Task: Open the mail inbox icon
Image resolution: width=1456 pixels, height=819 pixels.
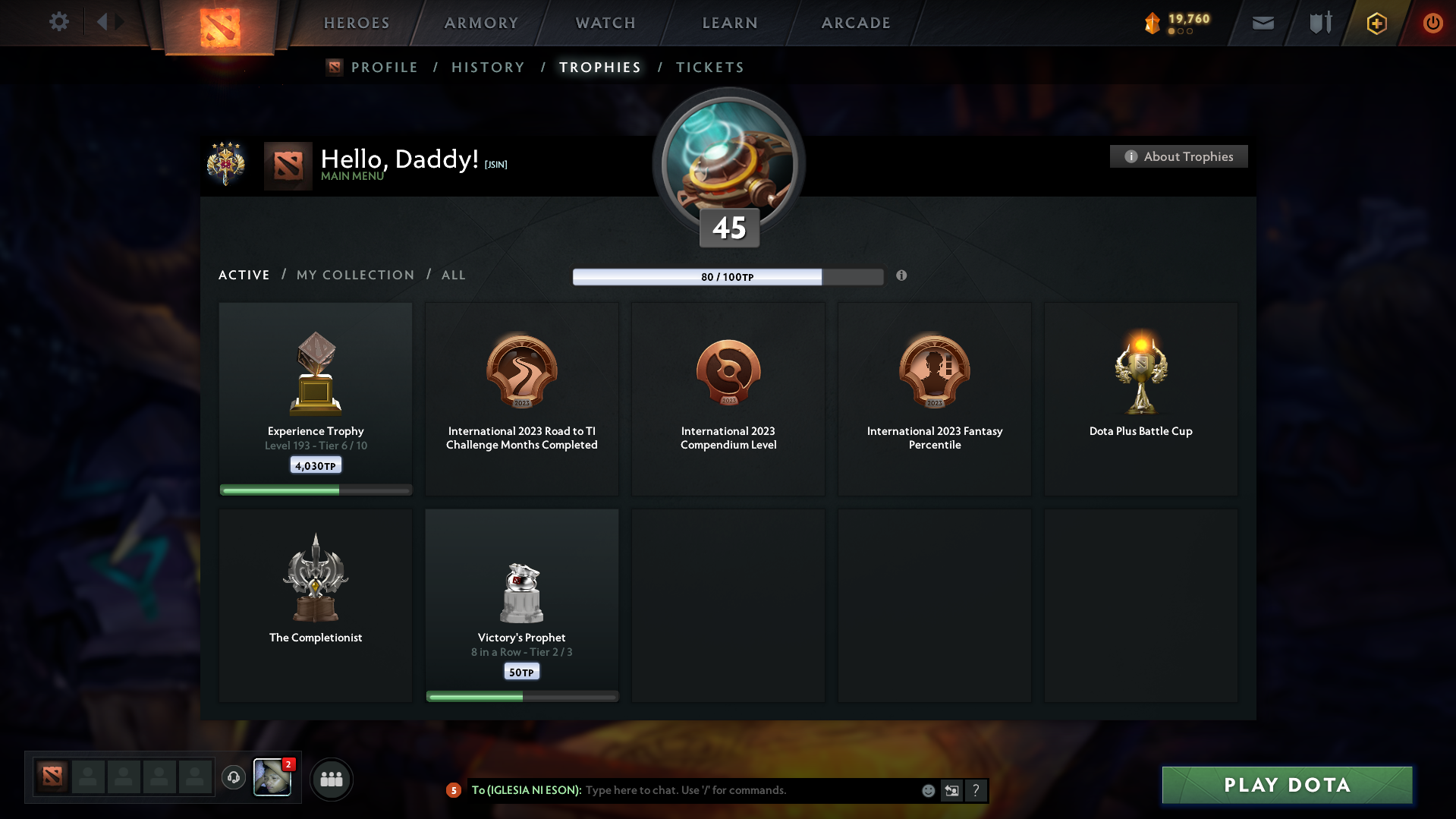Action: click(1262, 23)
